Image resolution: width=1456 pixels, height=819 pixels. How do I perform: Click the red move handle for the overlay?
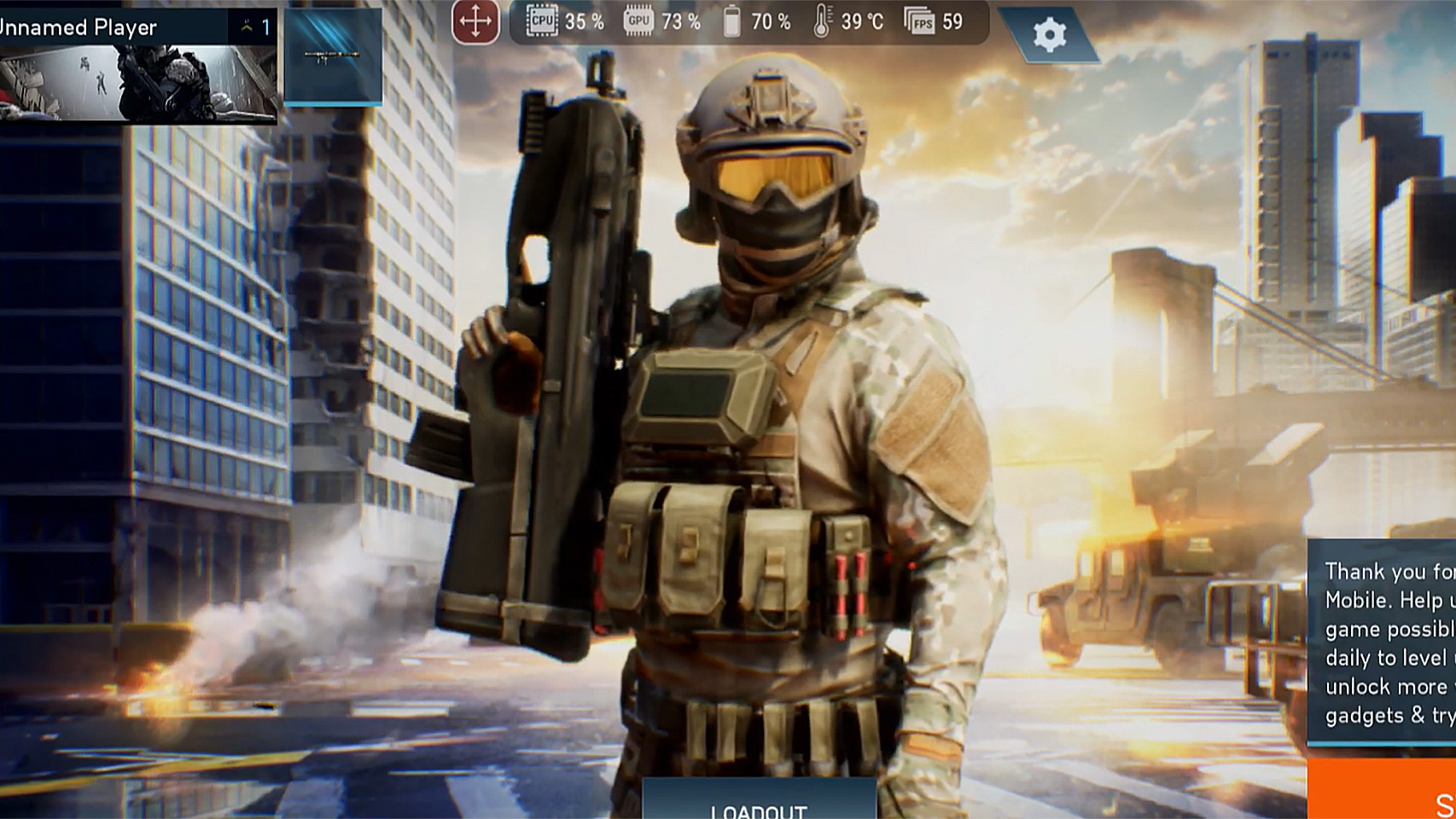476,20
